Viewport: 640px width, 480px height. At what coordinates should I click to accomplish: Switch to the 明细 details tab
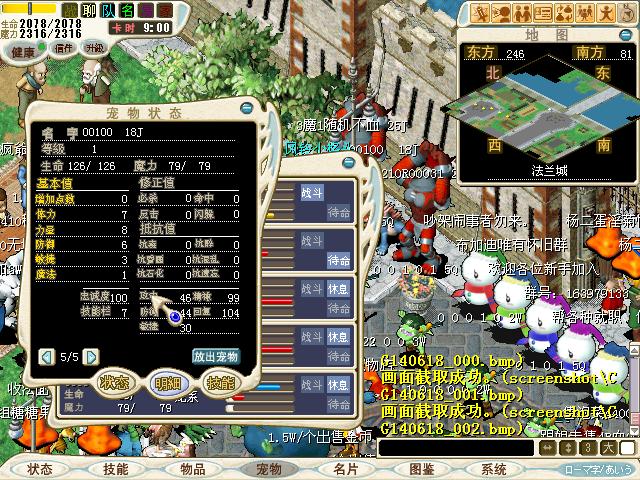[167, 382]
